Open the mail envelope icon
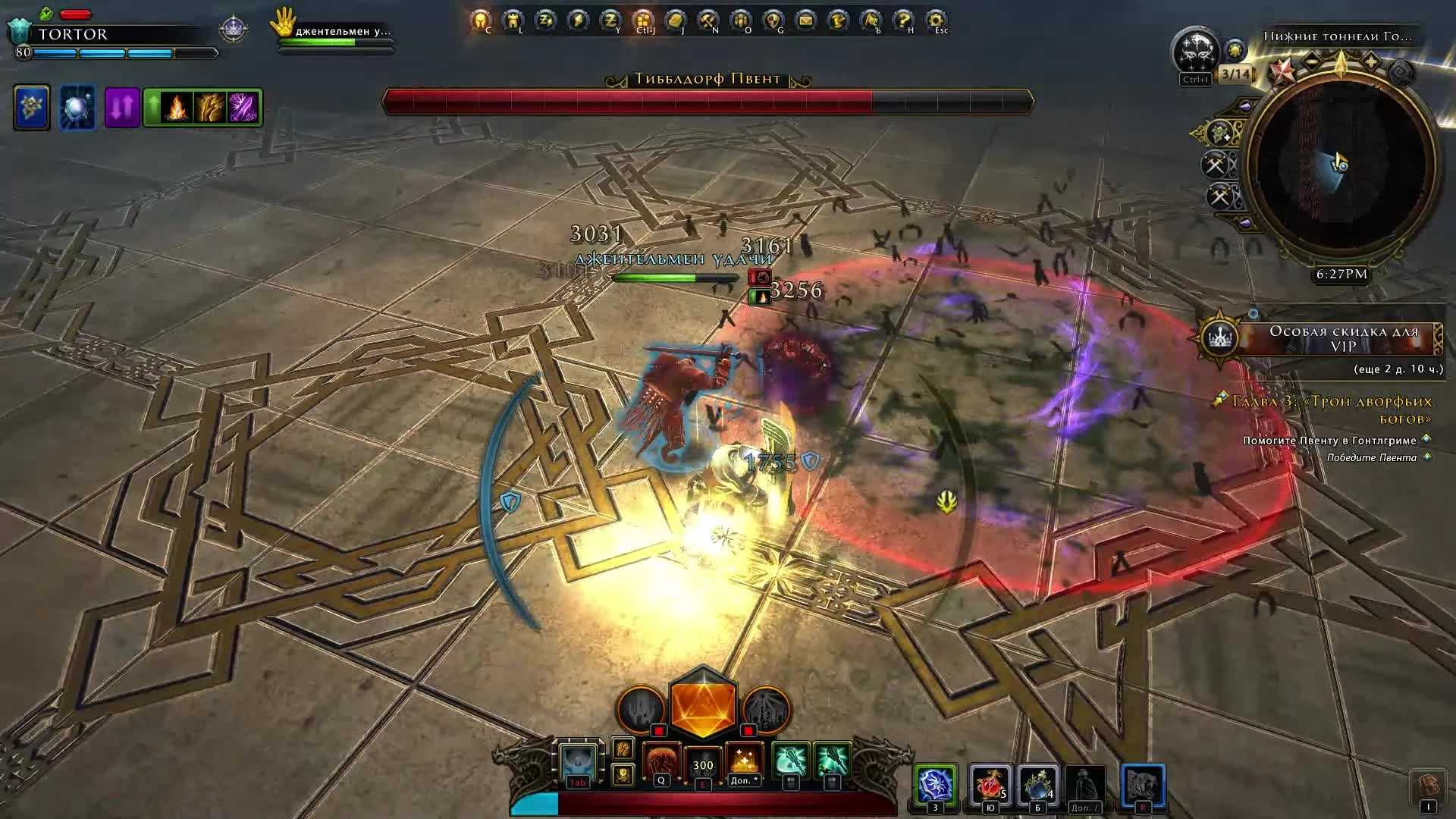1456x819 pixels. click(804, 20)
